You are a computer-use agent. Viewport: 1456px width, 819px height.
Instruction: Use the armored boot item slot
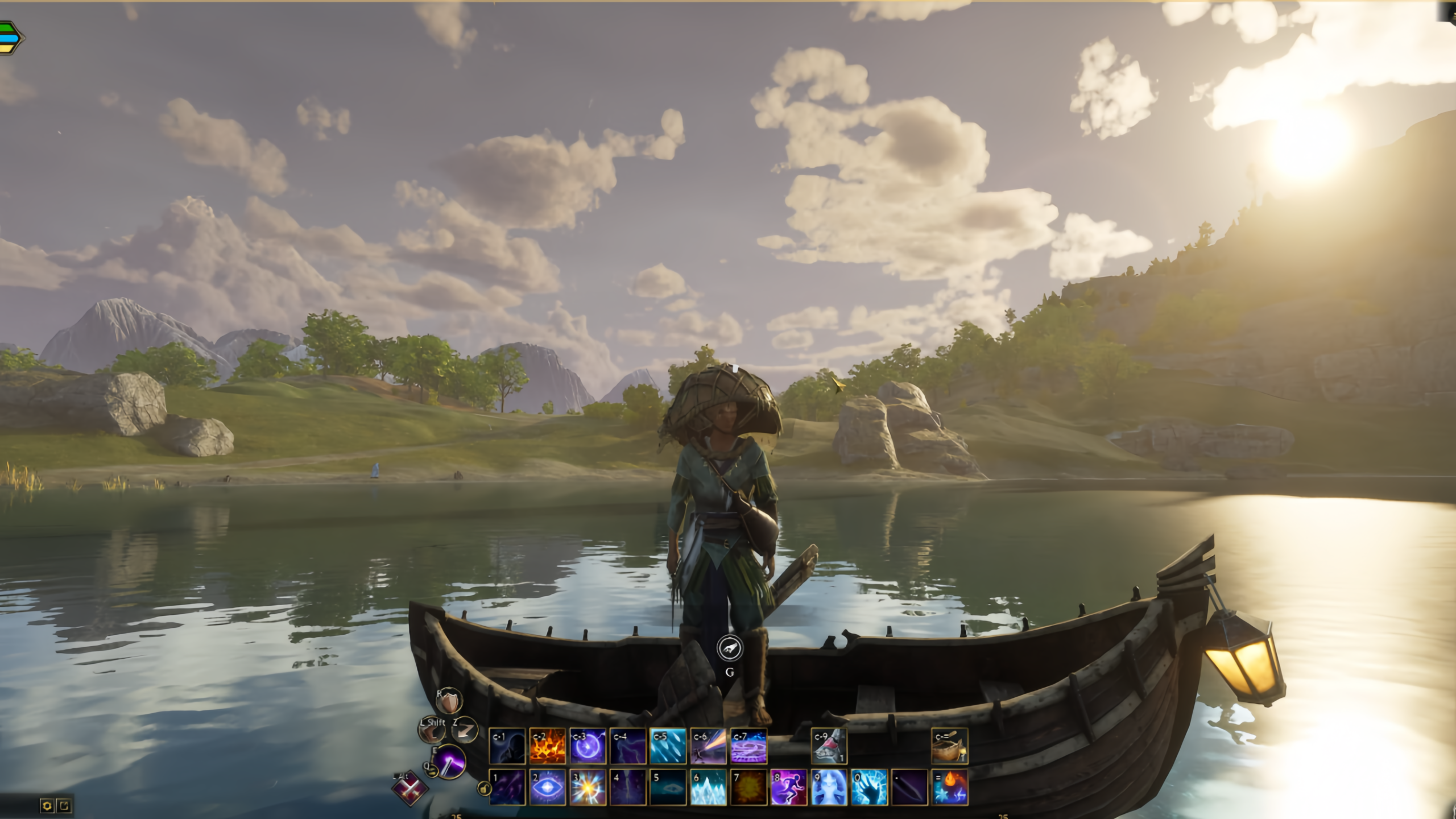coord(829,746)
